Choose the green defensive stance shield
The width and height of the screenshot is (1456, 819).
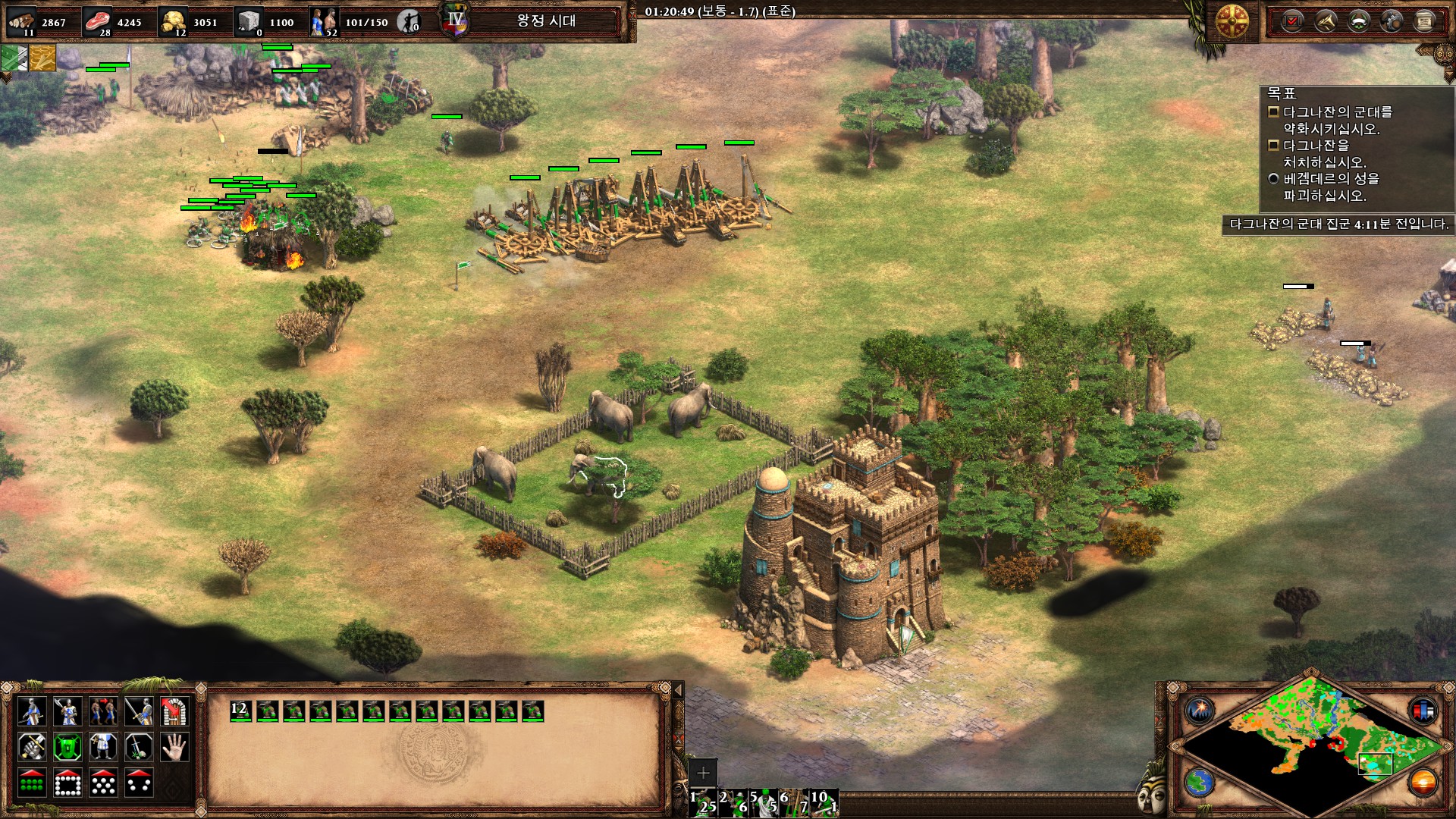[67, 747]
